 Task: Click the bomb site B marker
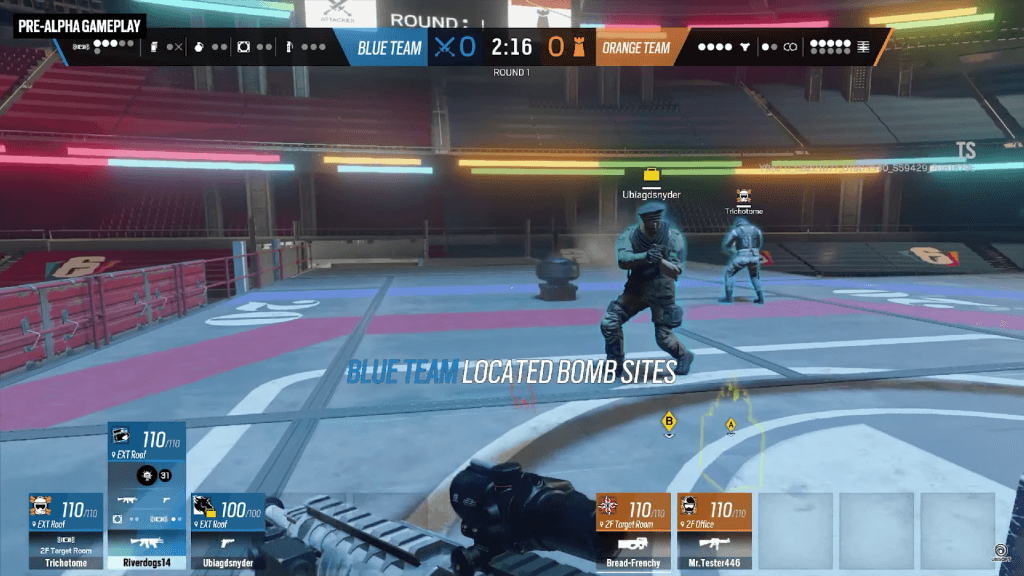coord(669,423)
